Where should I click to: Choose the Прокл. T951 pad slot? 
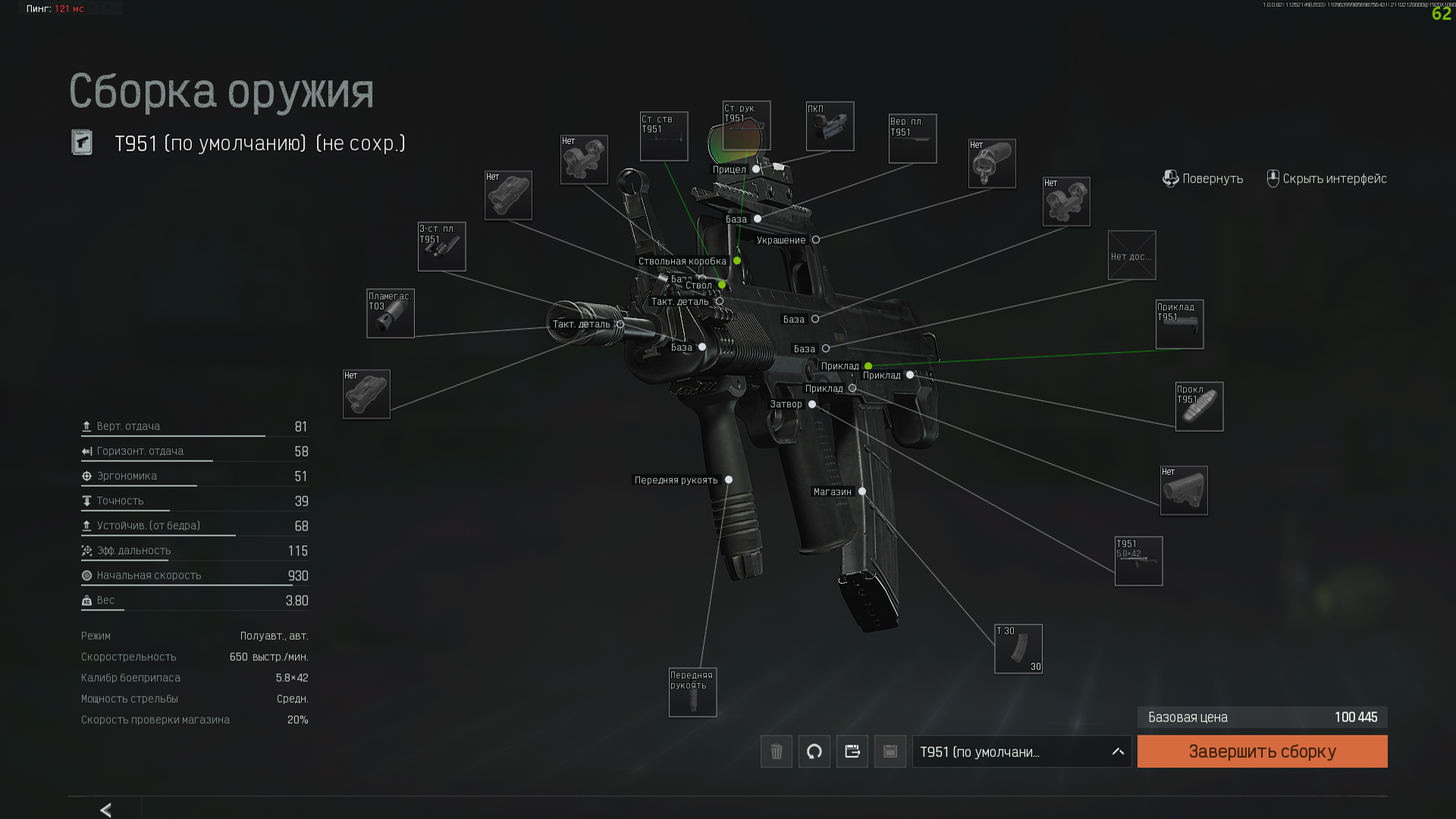tap(1199, 406)
